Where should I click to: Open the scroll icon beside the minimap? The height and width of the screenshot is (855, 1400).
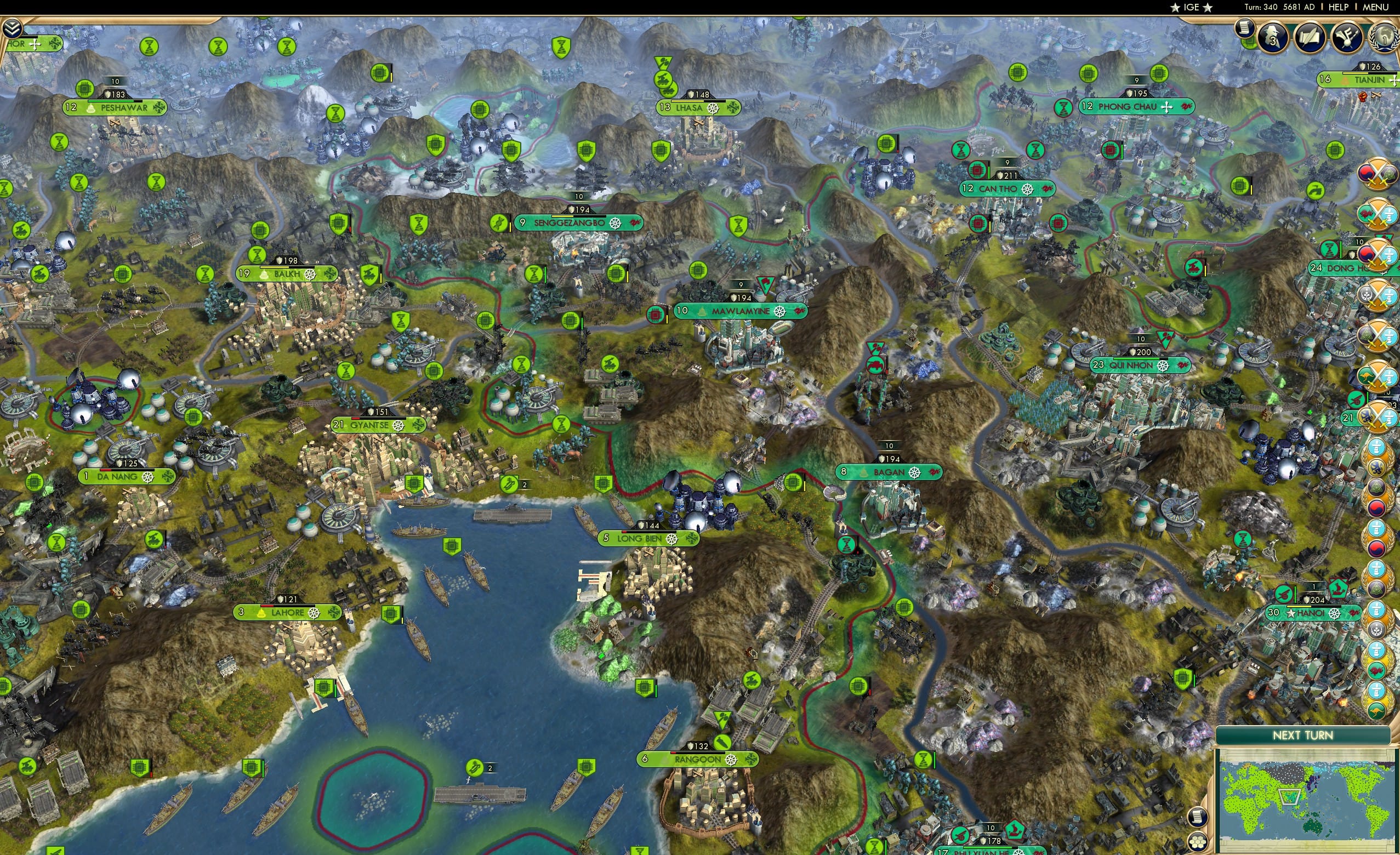point(1197,818)
